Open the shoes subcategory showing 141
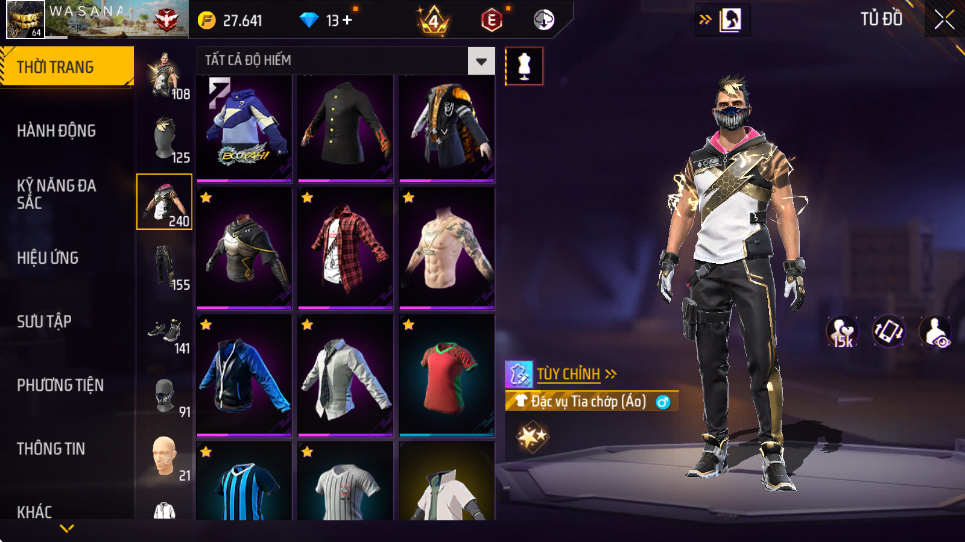965x542 pixels. (x=164, y=330)
